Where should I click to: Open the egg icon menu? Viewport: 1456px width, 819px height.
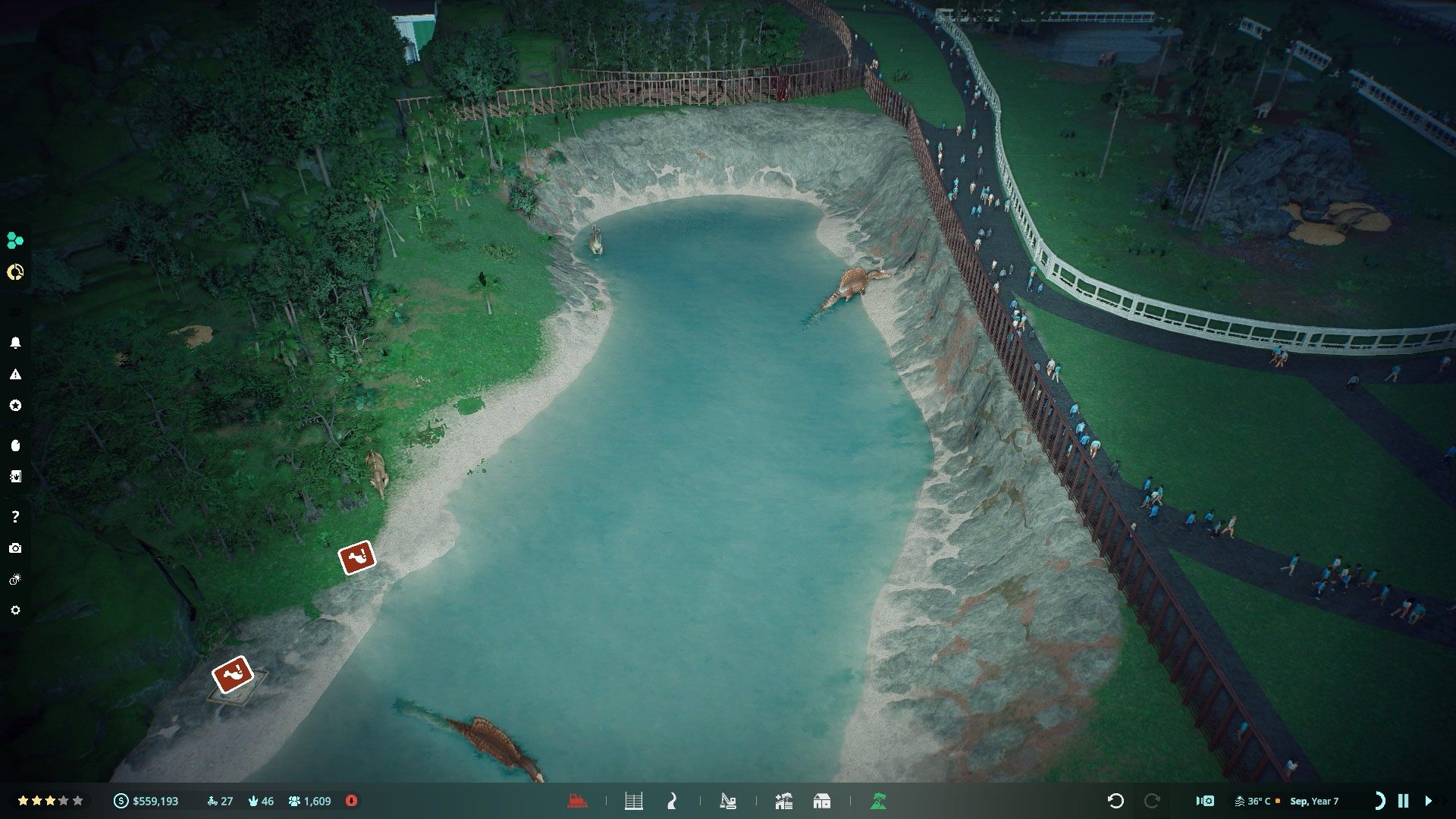click(15, 445)
